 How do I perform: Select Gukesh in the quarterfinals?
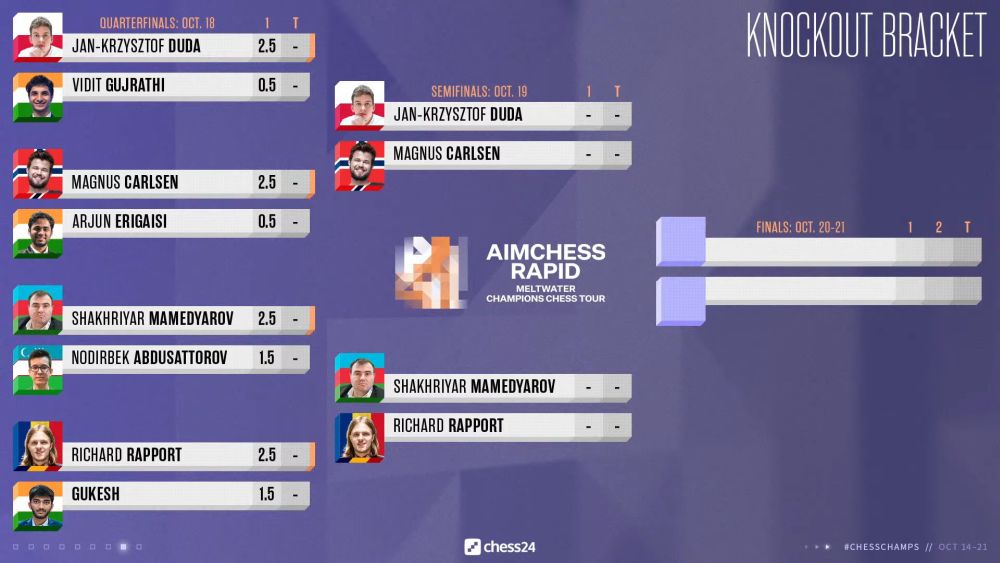[x=160, y=494]
